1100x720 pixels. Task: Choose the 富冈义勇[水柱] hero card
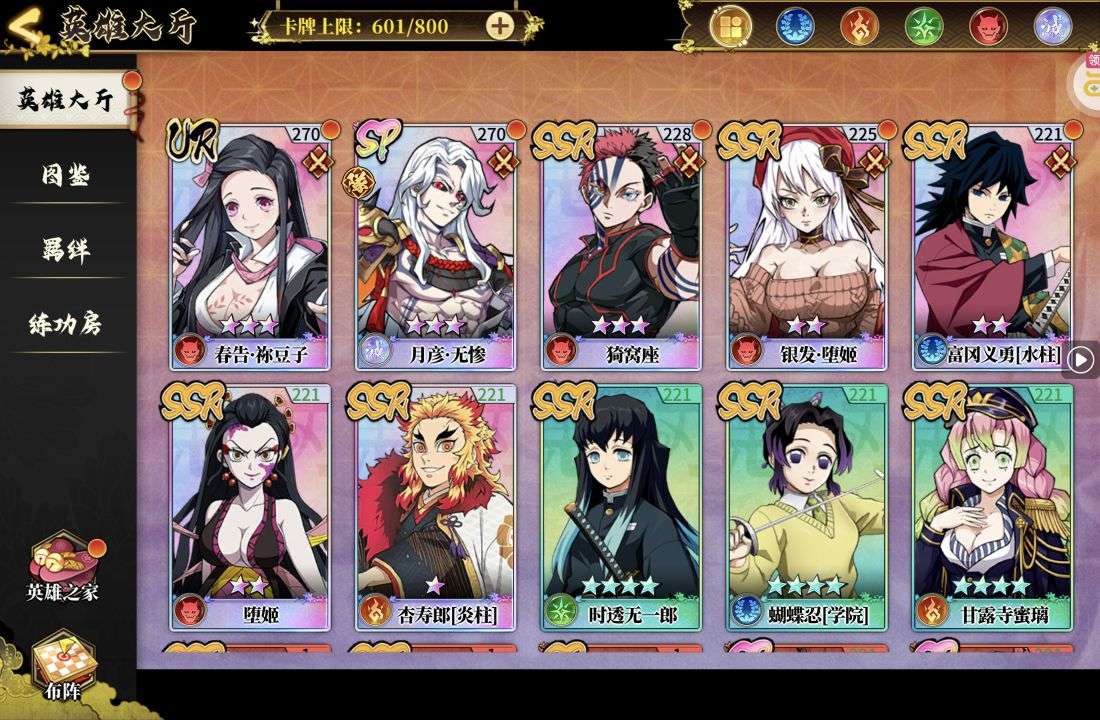click(992, 245)
